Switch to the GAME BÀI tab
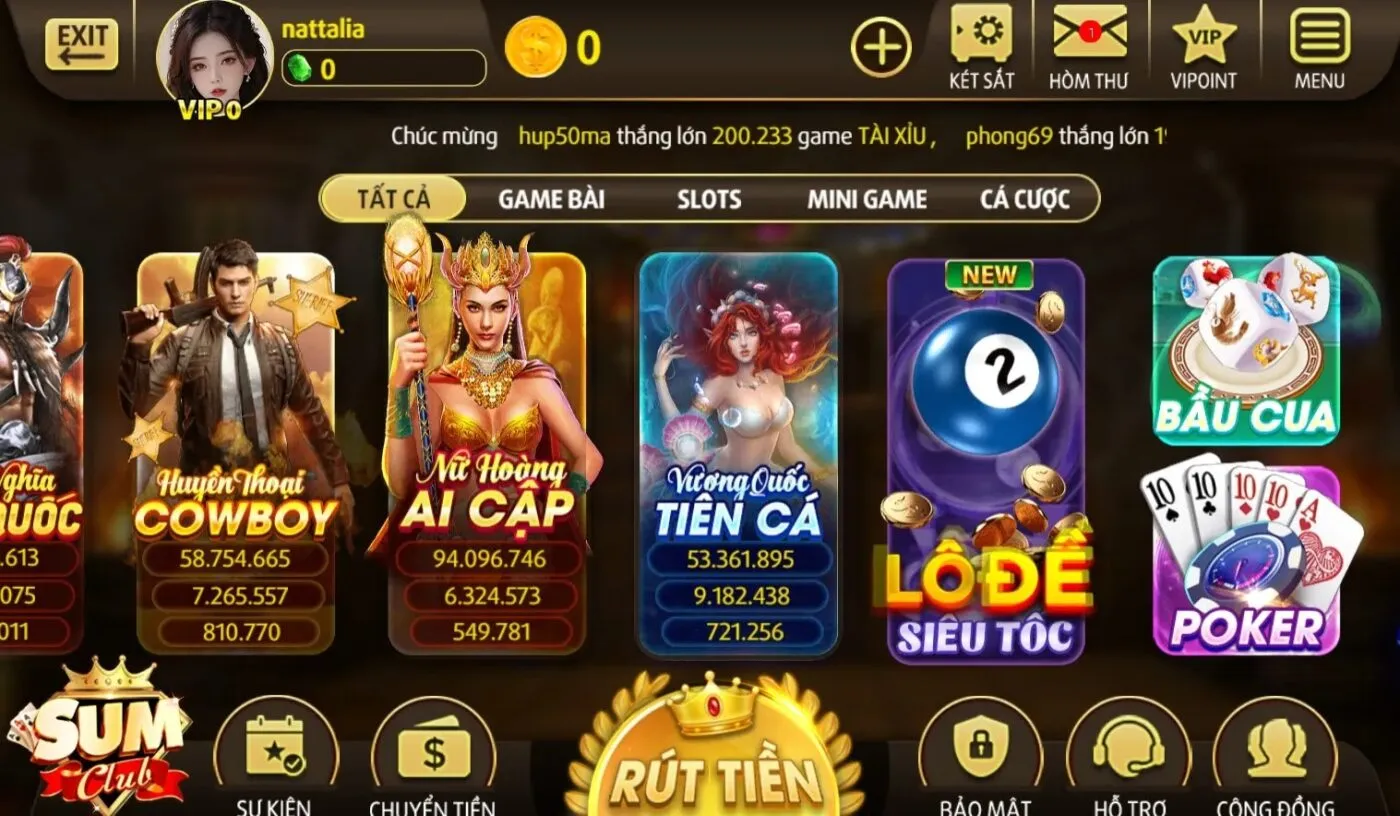Viewport: 1400px width, 816px height. pos(550,199)
